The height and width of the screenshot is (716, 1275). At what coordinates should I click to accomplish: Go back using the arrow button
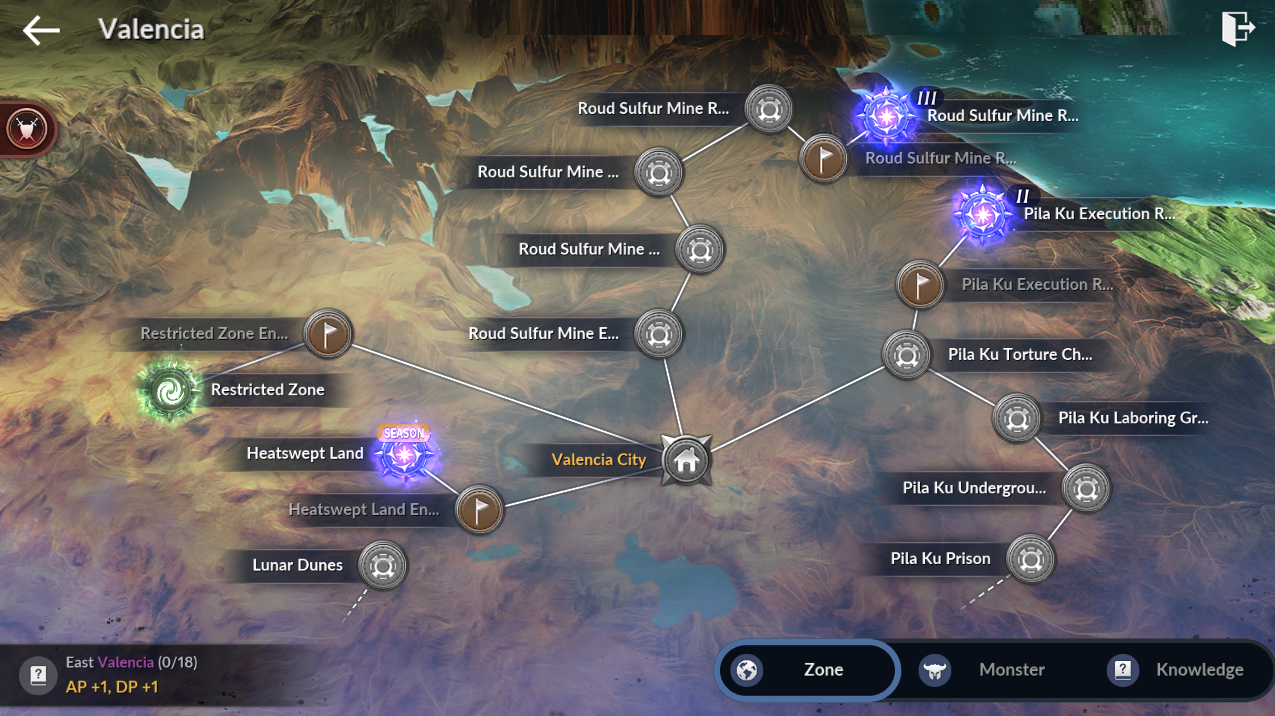[41, 30]
